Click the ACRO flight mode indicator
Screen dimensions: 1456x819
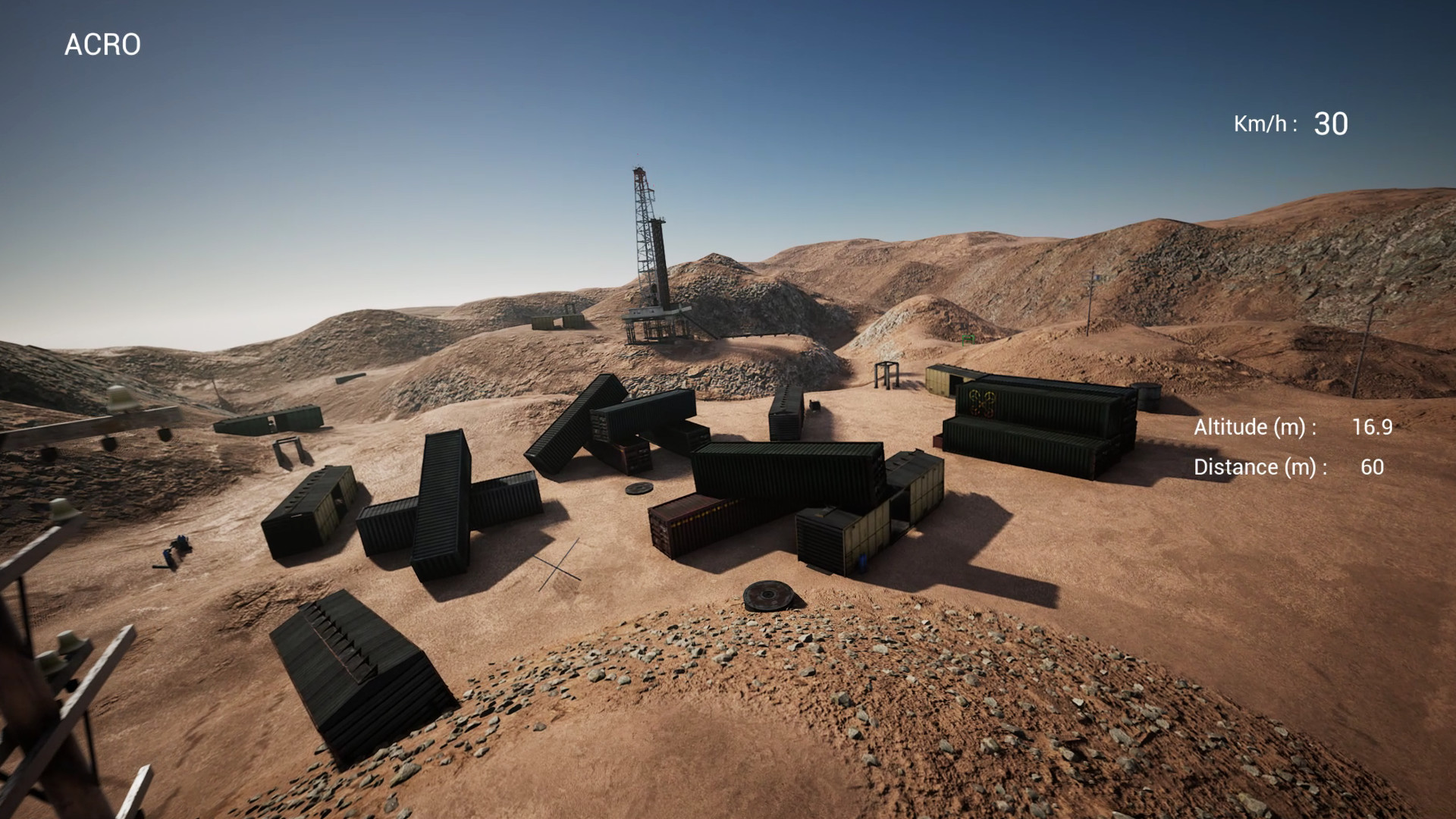pos(104,44)
